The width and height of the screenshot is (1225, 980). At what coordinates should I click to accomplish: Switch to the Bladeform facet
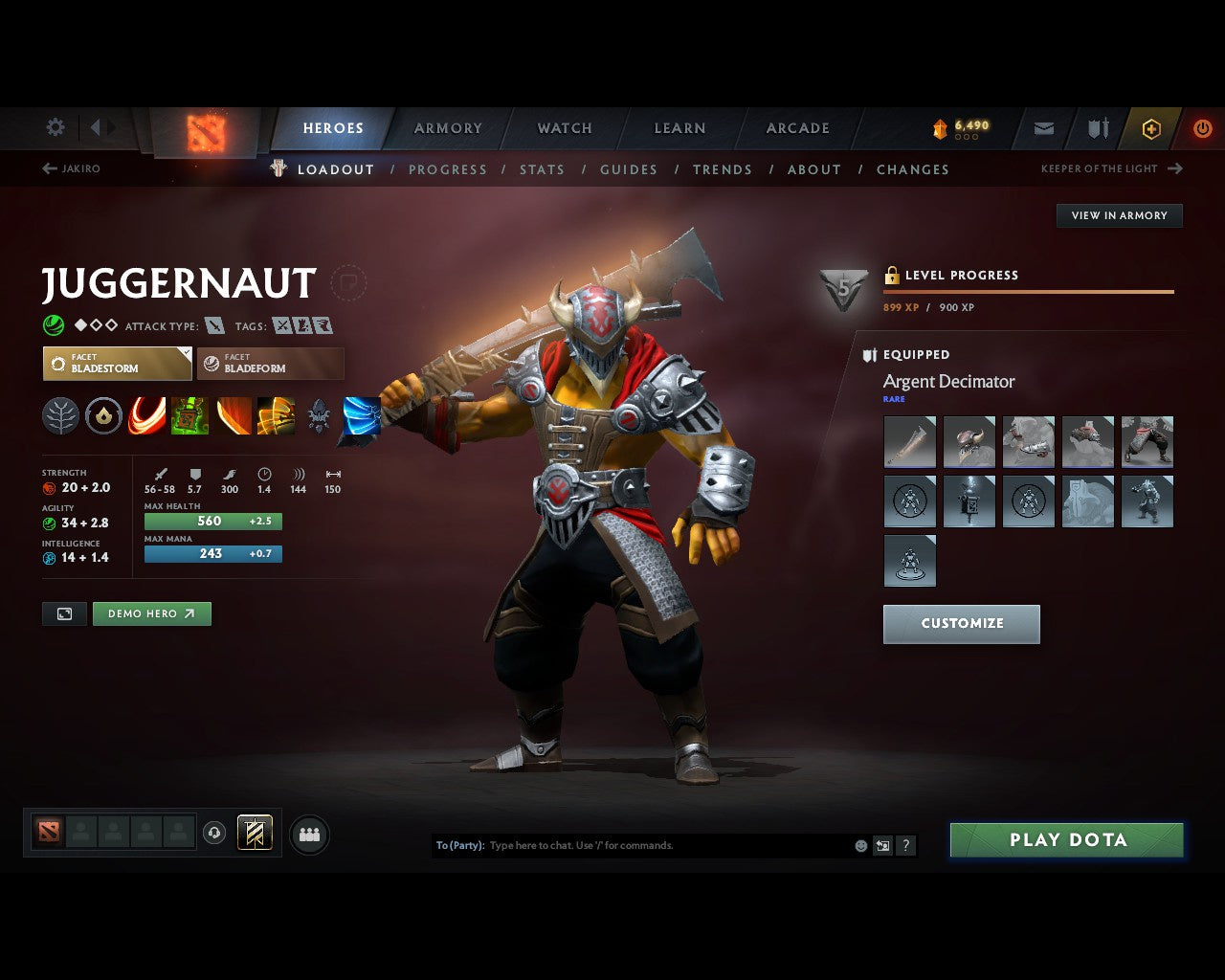pyautogui.click(x=271, y=364)
